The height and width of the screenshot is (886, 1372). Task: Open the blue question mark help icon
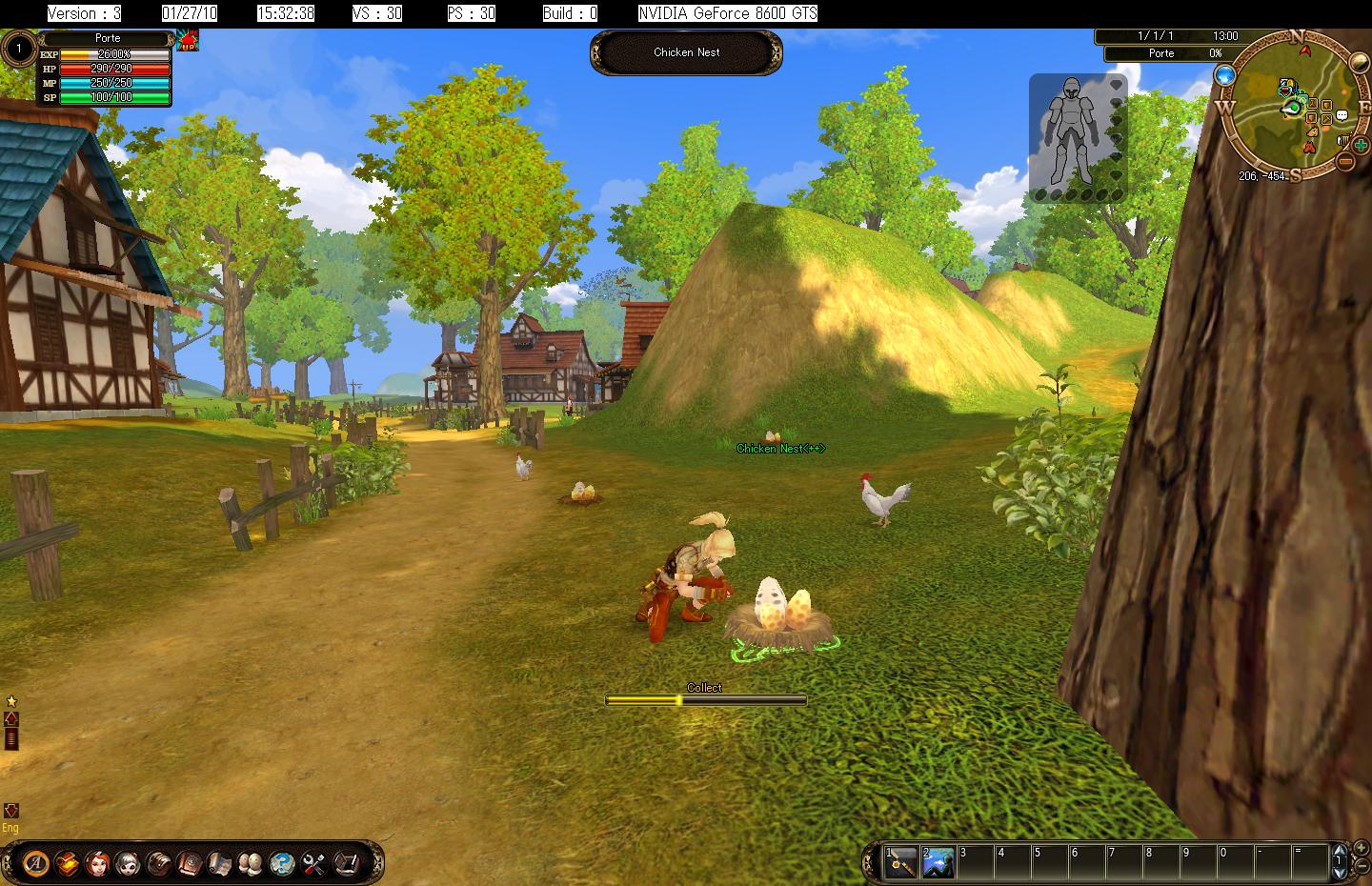[282, 863]
